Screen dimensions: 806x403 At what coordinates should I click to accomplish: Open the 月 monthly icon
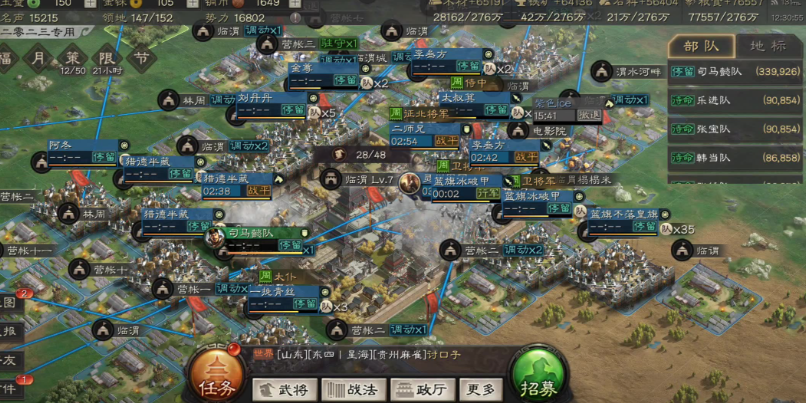(x=38, y=60)
